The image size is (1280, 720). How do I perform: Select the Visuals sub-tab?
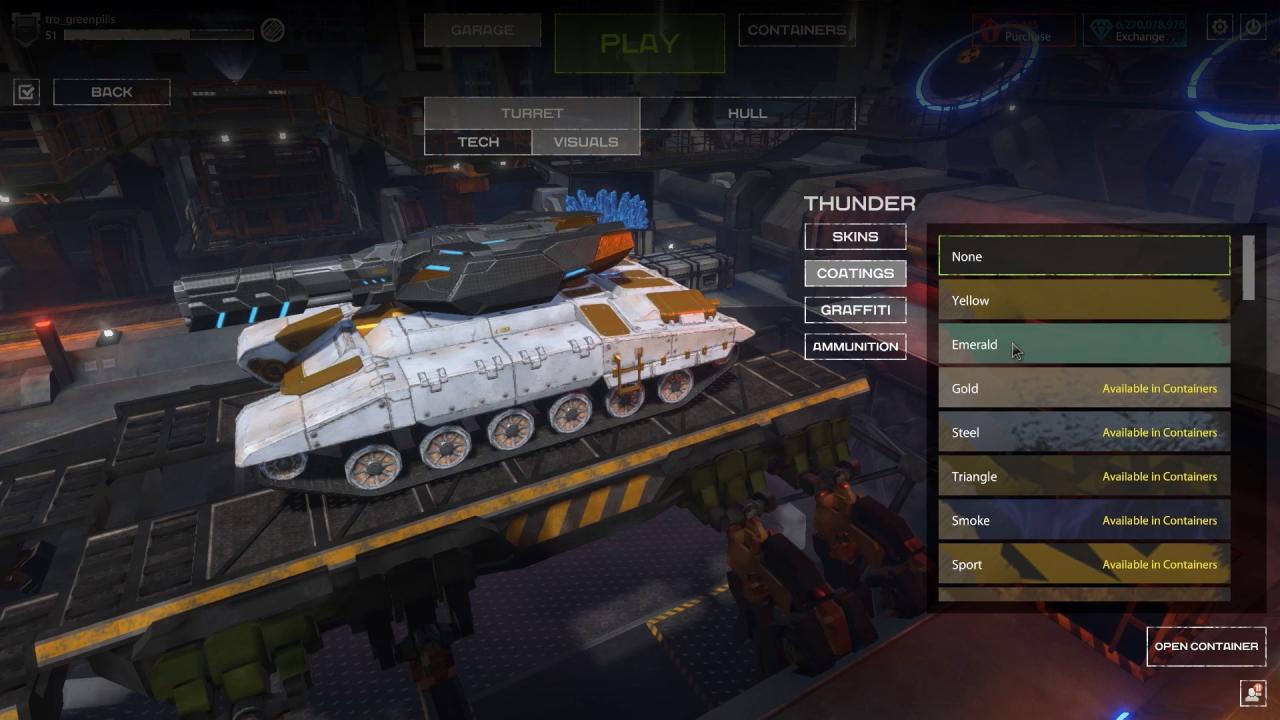coord(586,142)
